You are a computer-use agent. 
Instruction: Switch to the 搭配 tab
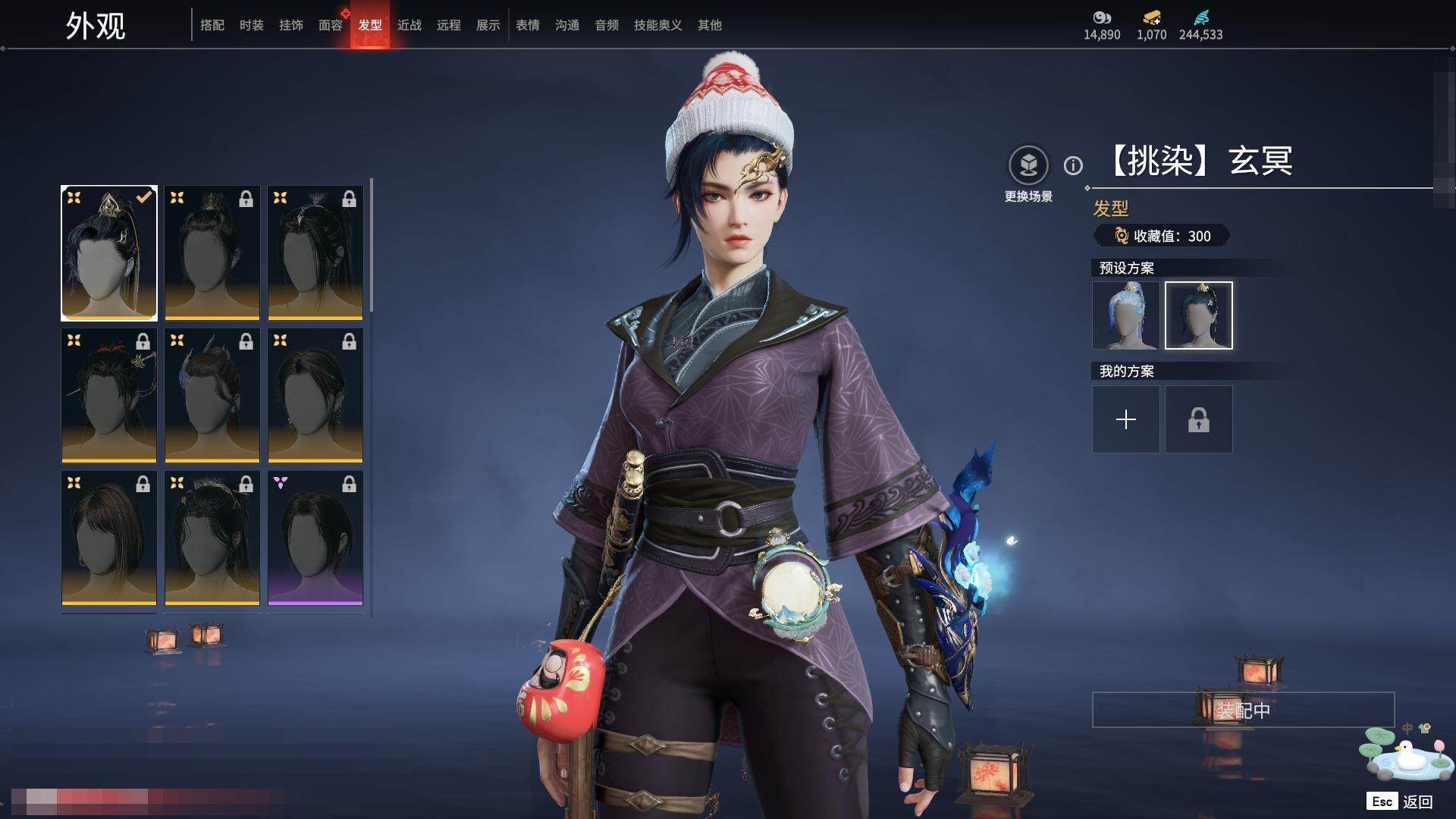tap(212, 25)
